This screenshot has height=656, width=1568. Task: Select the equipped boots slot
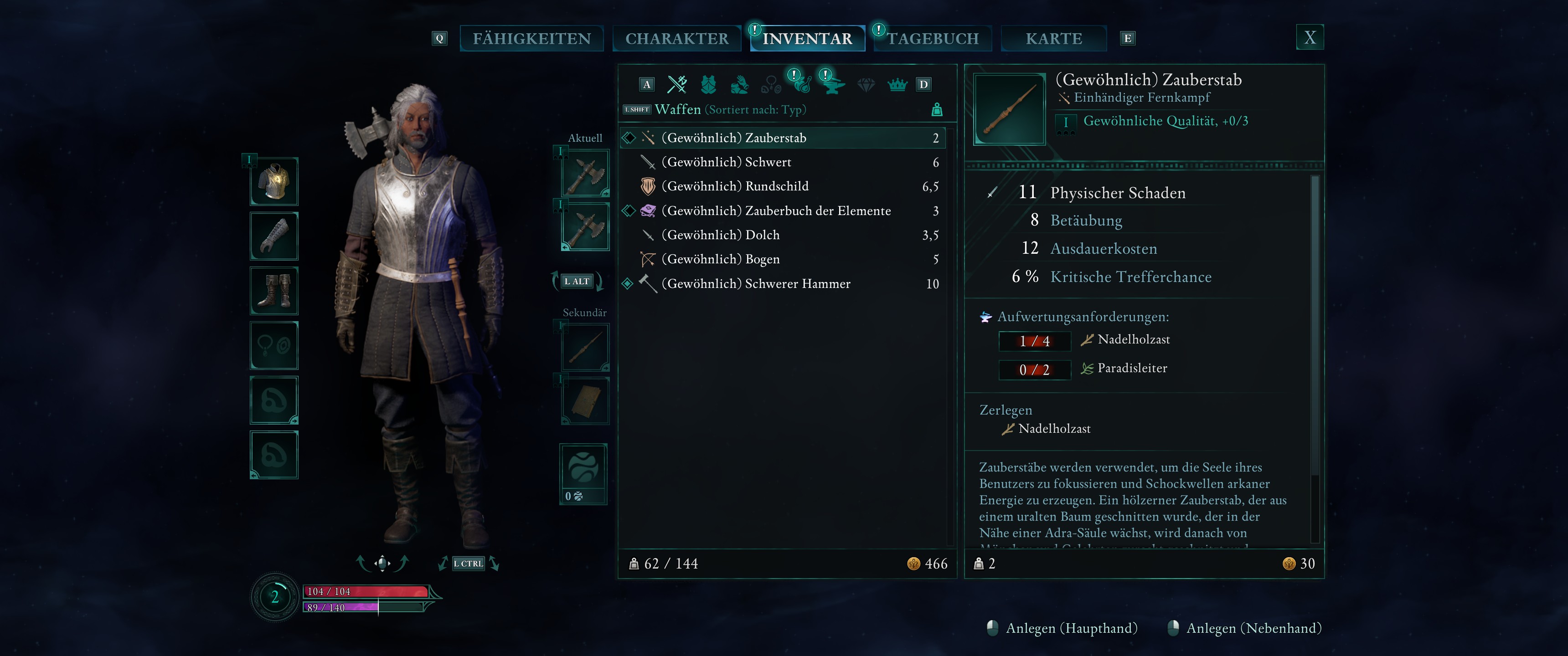274,290
